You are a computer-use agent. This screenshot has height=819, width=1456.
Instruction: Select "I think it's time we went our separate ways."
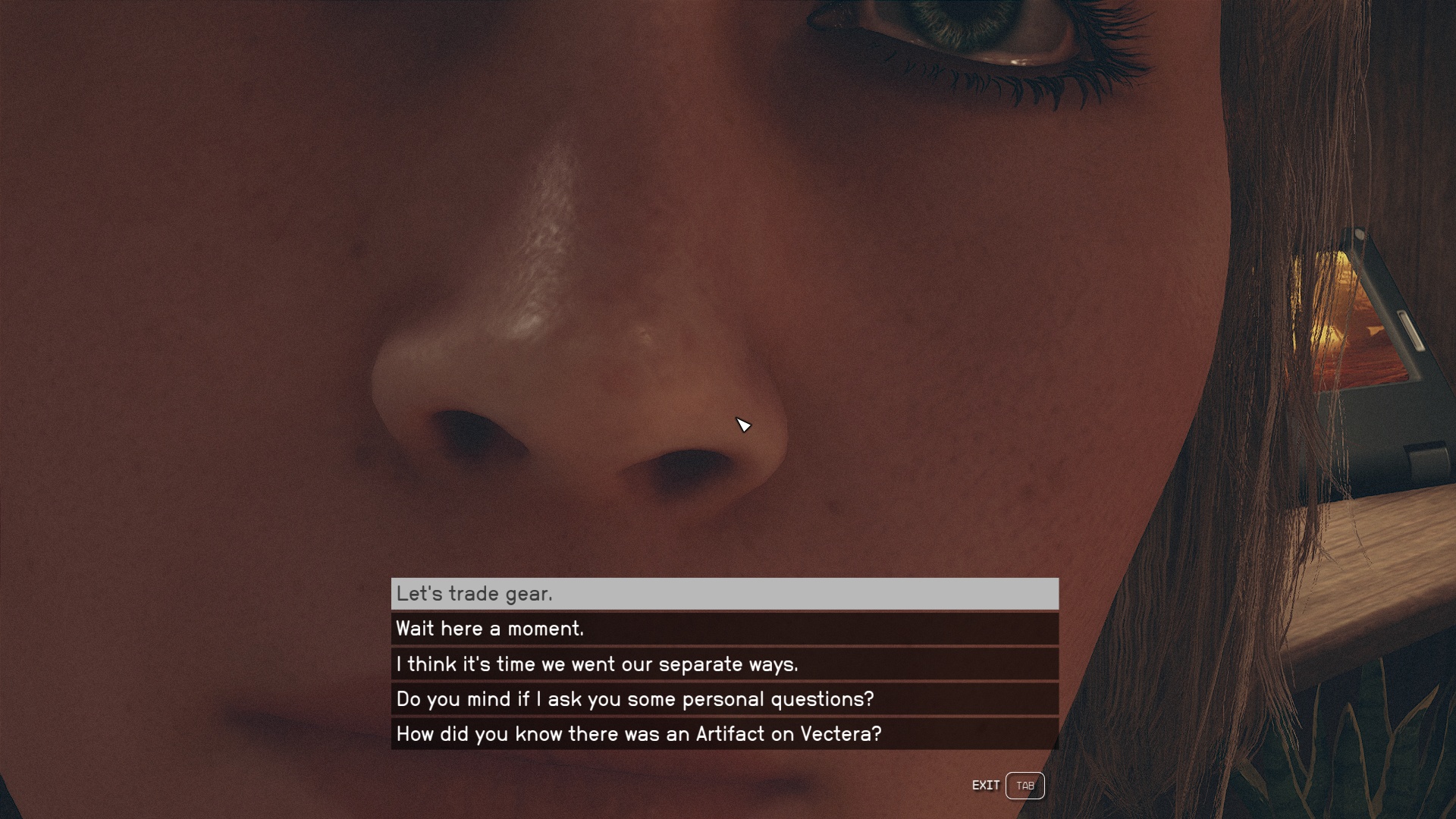(724, 664)
